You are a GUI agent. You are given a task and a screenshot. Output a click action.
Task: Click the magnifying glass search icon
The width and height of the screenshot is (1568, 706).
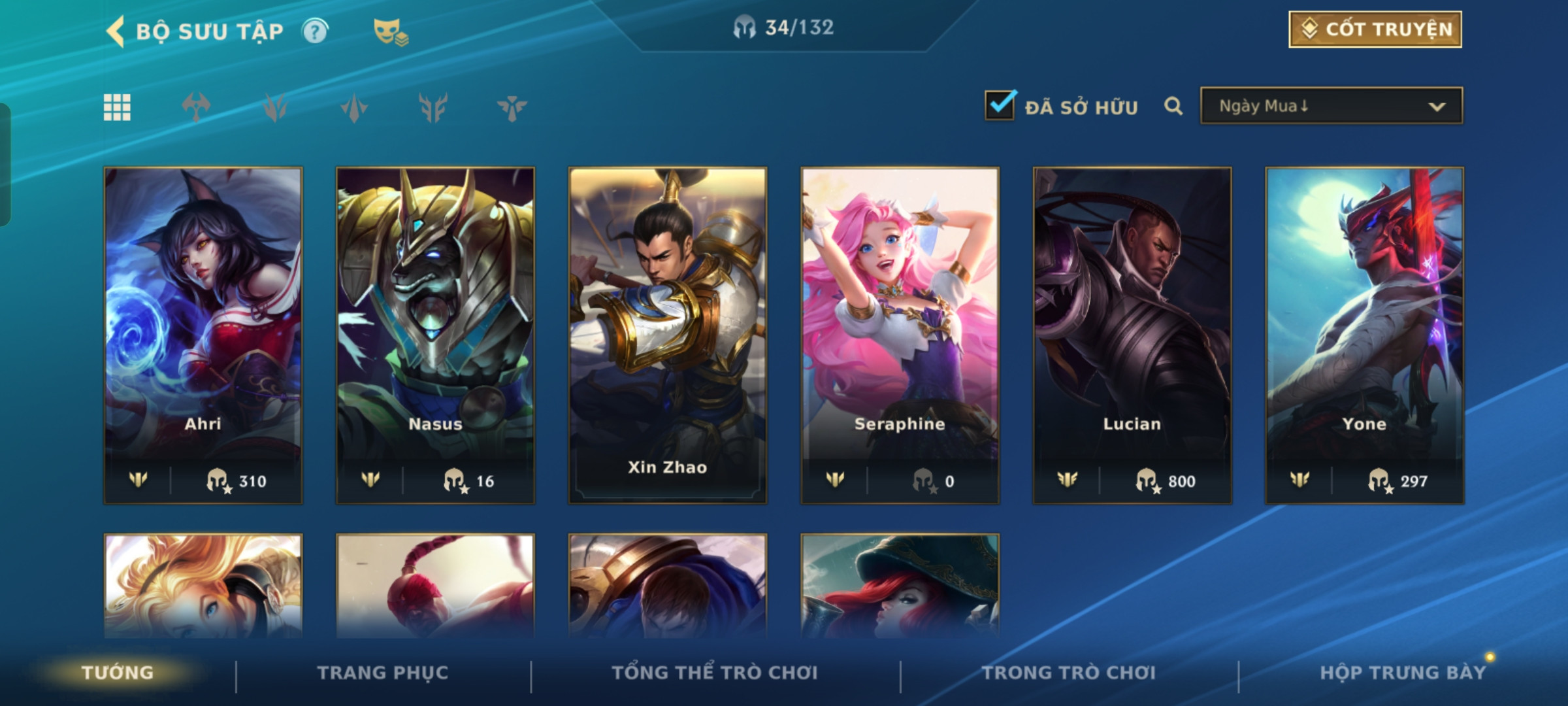click(1173, 106)
